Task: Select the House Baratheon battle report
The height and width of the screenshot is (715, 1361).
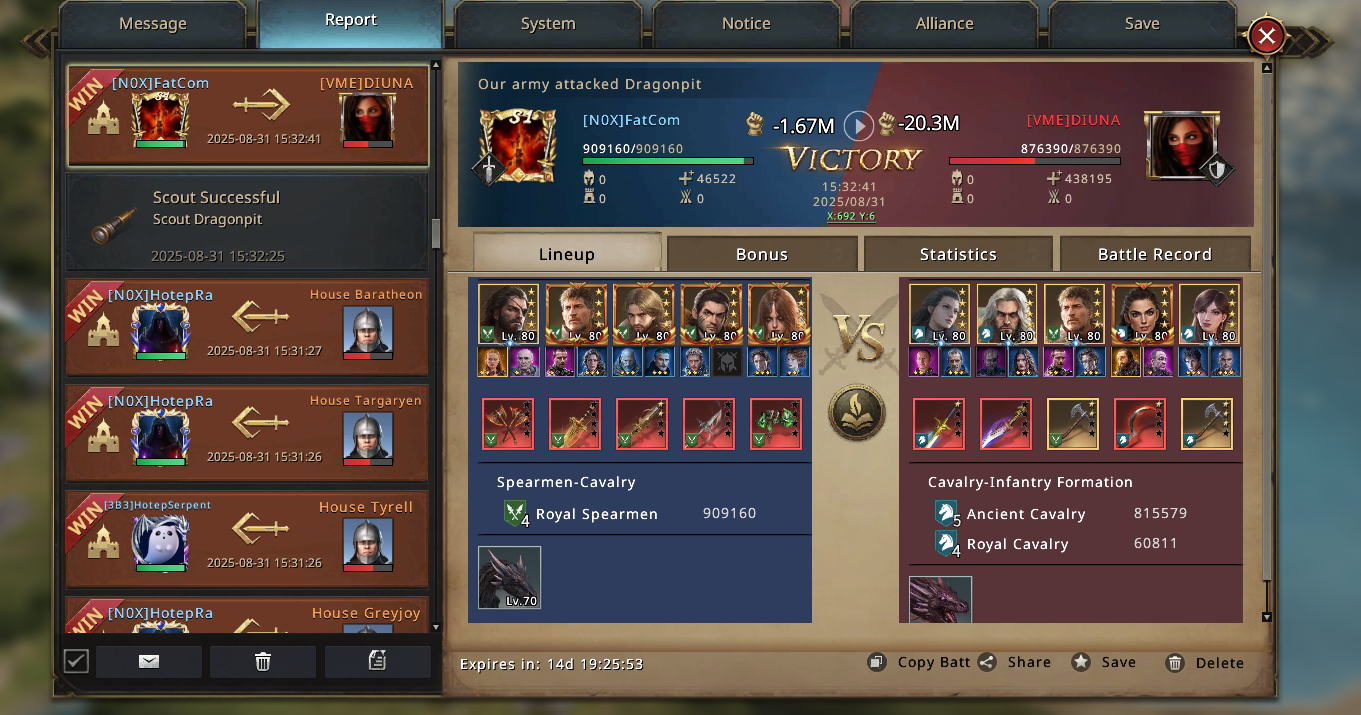Action: tap(247, 328)
